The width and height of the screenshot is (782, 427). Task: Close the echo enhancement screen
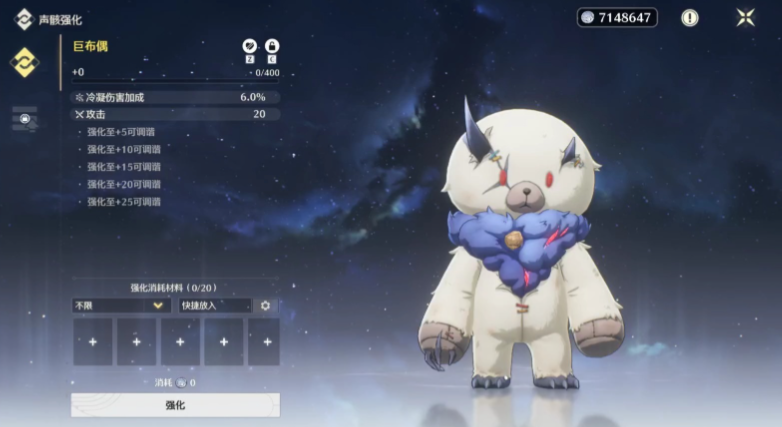point(745,17)
